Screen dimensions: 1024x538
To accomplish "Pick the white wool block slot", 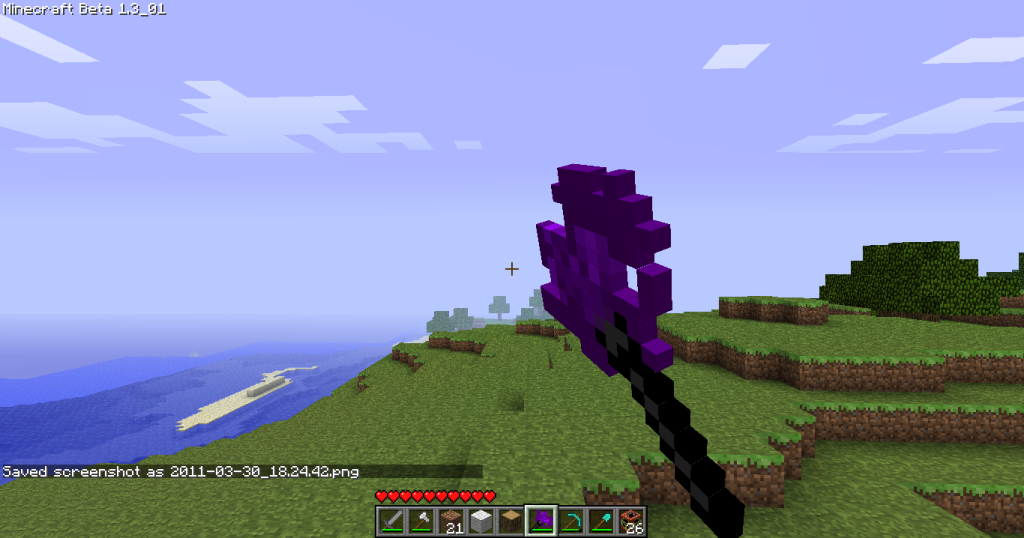I will point(481,521).
